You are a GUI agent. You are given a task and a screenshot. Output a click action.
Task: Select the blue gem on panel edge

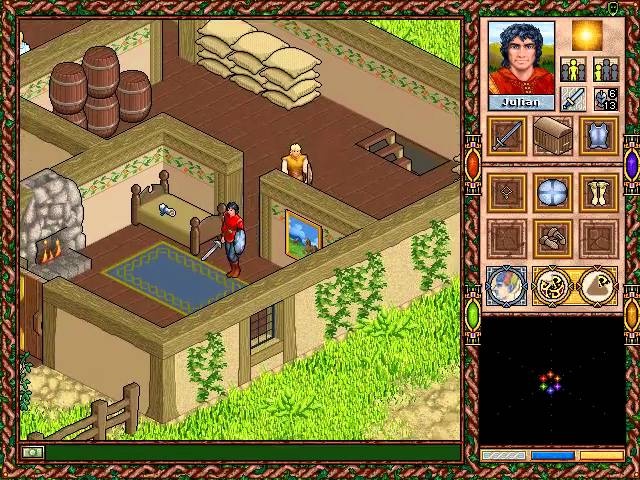[x=632, y=163]
